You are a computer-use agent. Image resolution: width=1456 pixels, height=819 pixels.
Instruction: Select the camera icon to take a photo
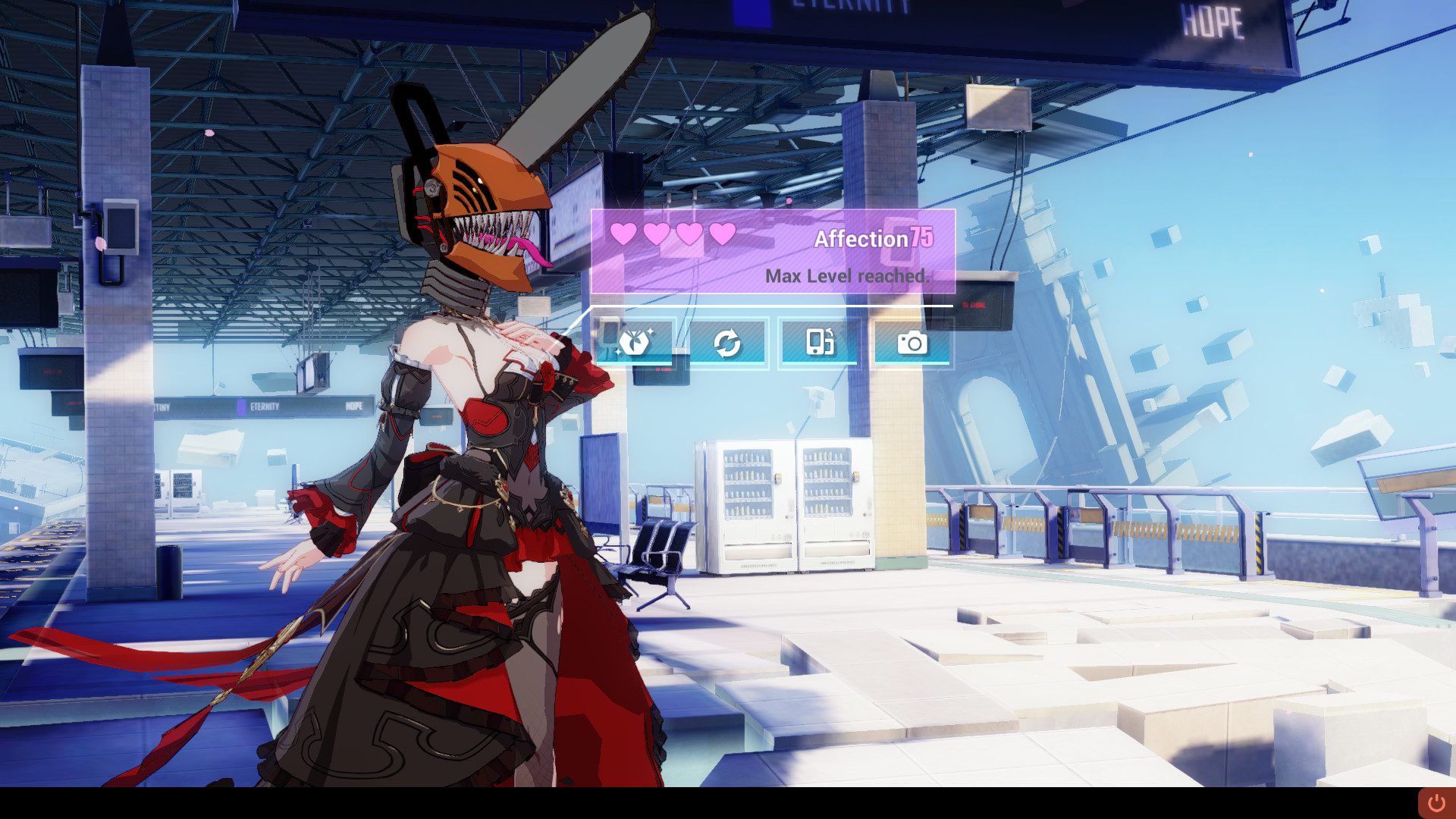coord(912,343)
